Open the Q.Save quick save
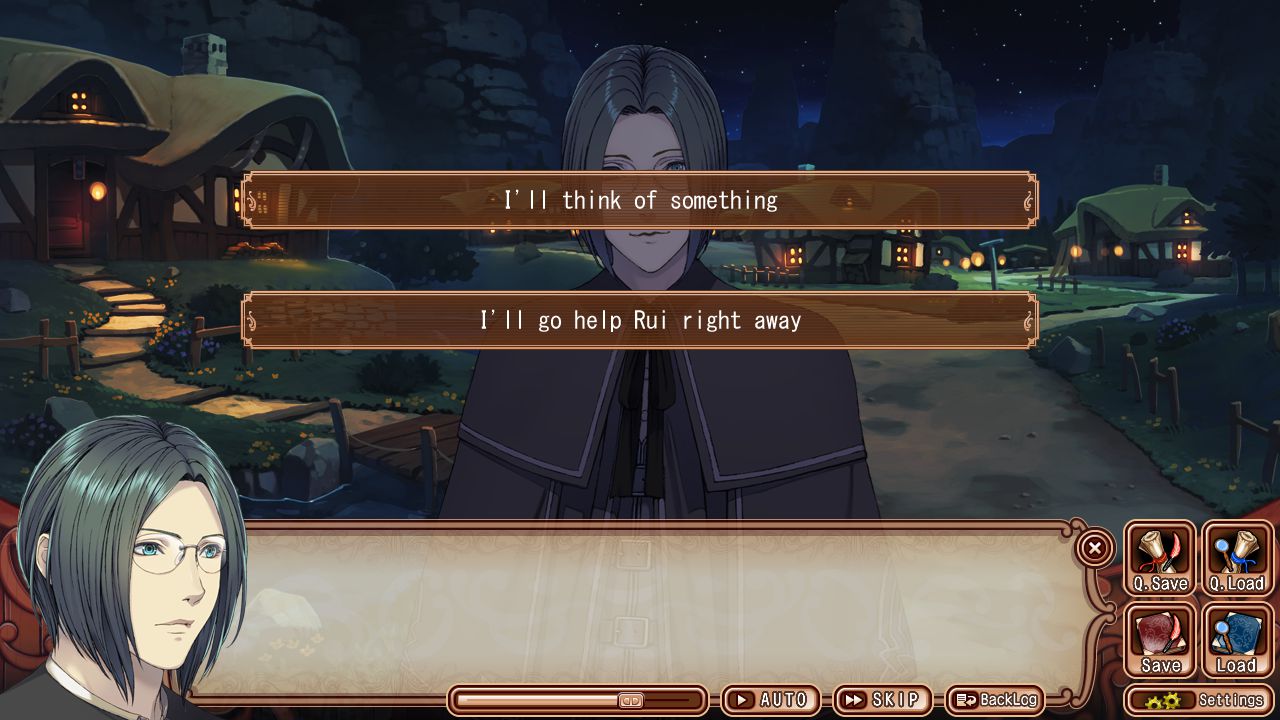1280x720 pixels. pos(1160,559)
